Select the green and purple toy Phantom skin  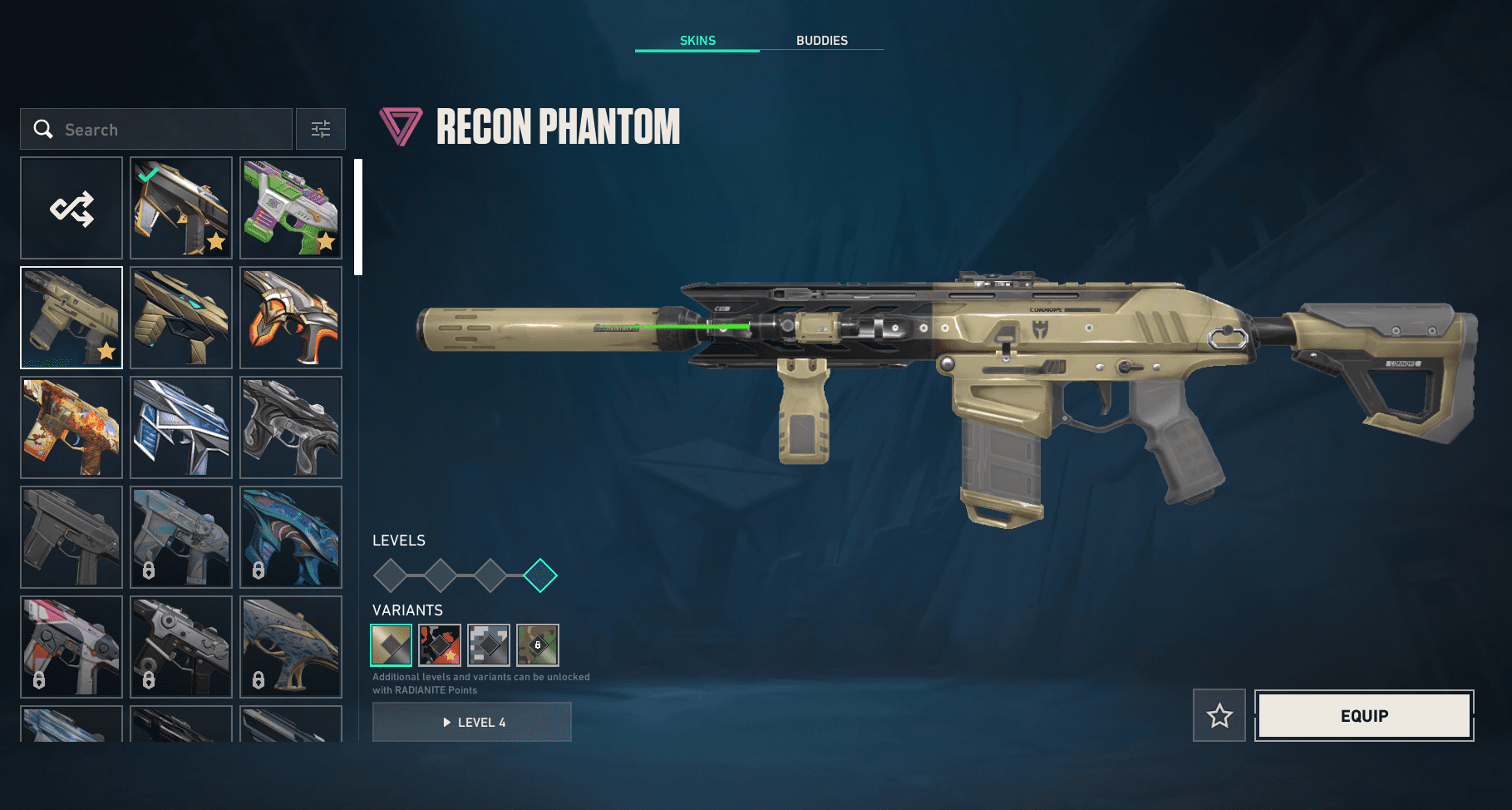click(x=291, y=208)
